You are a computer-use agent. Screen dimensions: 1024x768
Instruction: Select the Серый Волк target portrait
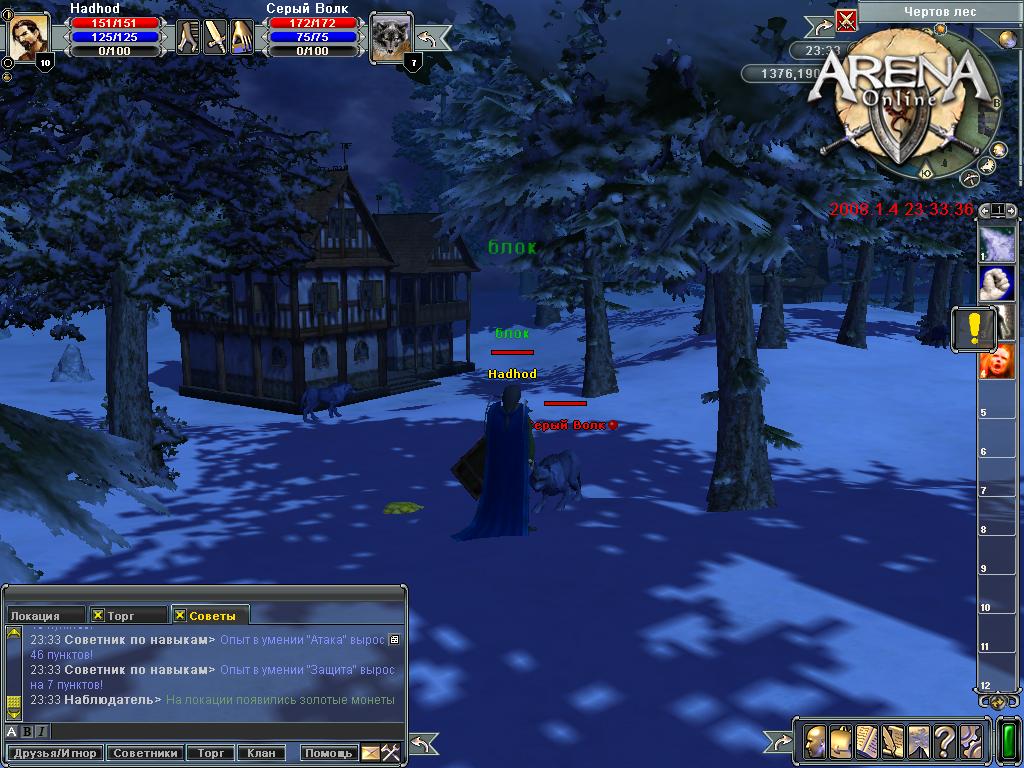point(390,38)
